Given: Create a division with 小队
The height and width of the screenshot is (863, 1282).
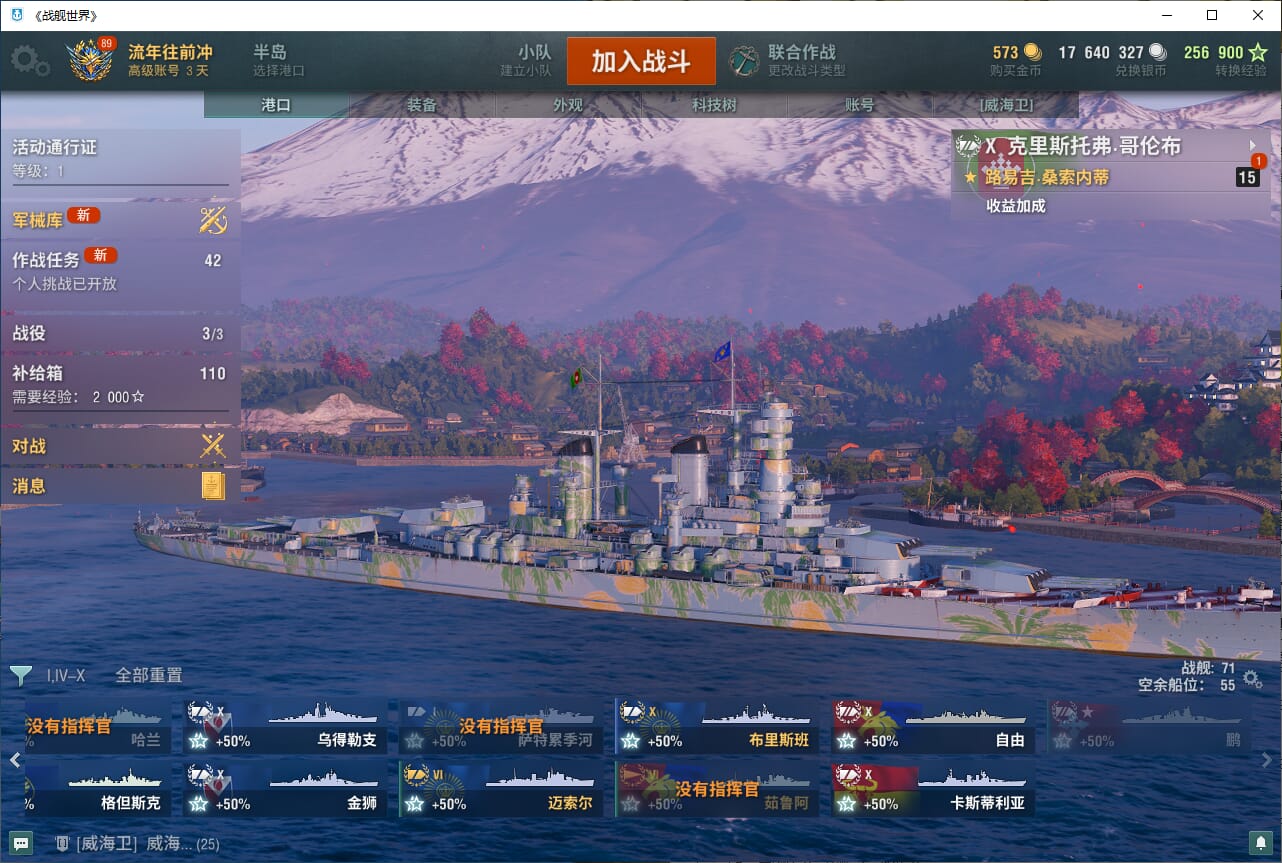Looking at the screenshot, I should 531,60.
